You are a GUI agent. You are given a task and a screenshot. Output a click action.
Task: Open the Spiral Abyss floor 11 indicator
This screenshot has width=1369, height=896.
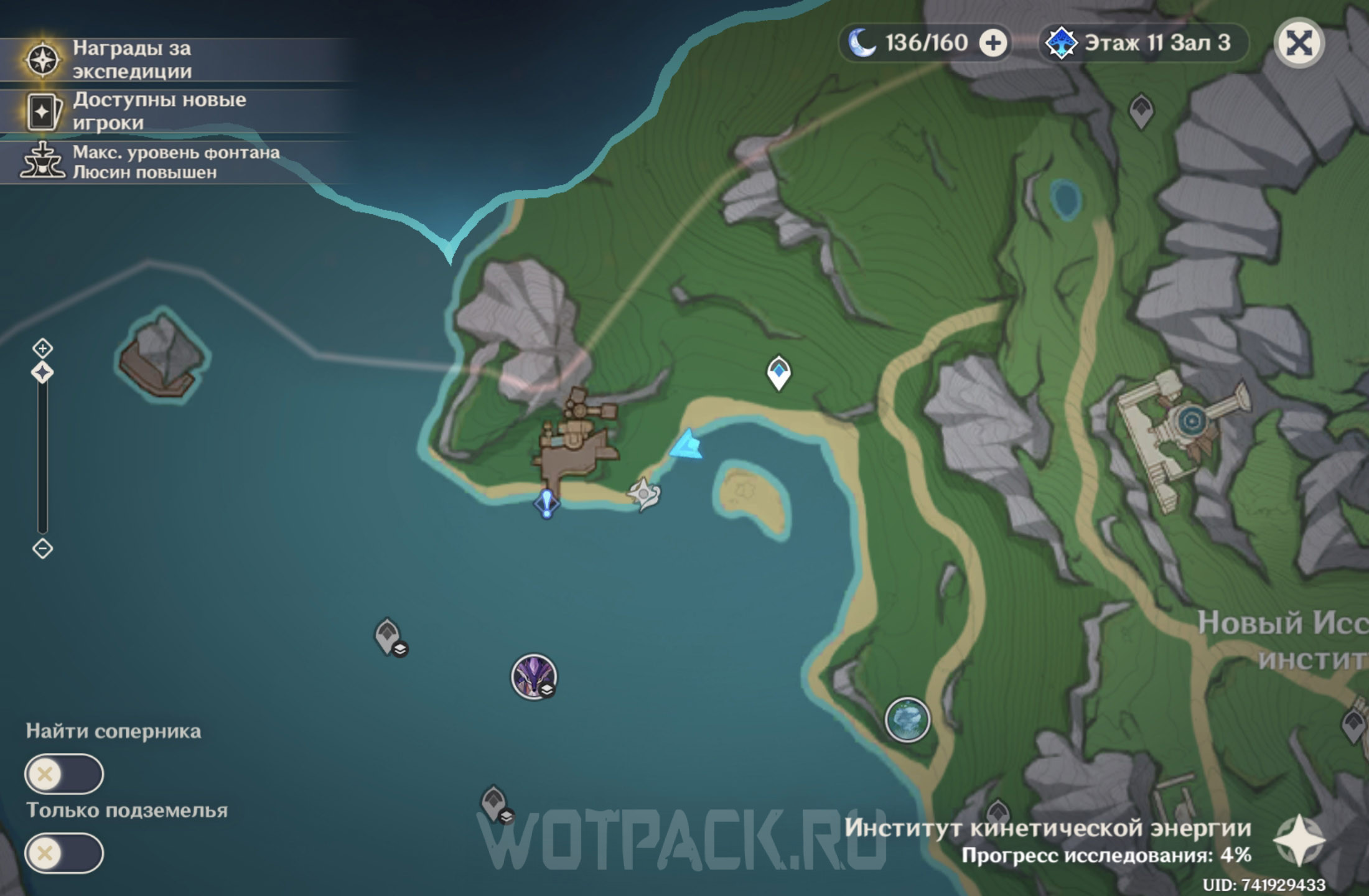tap(1144, 43)
